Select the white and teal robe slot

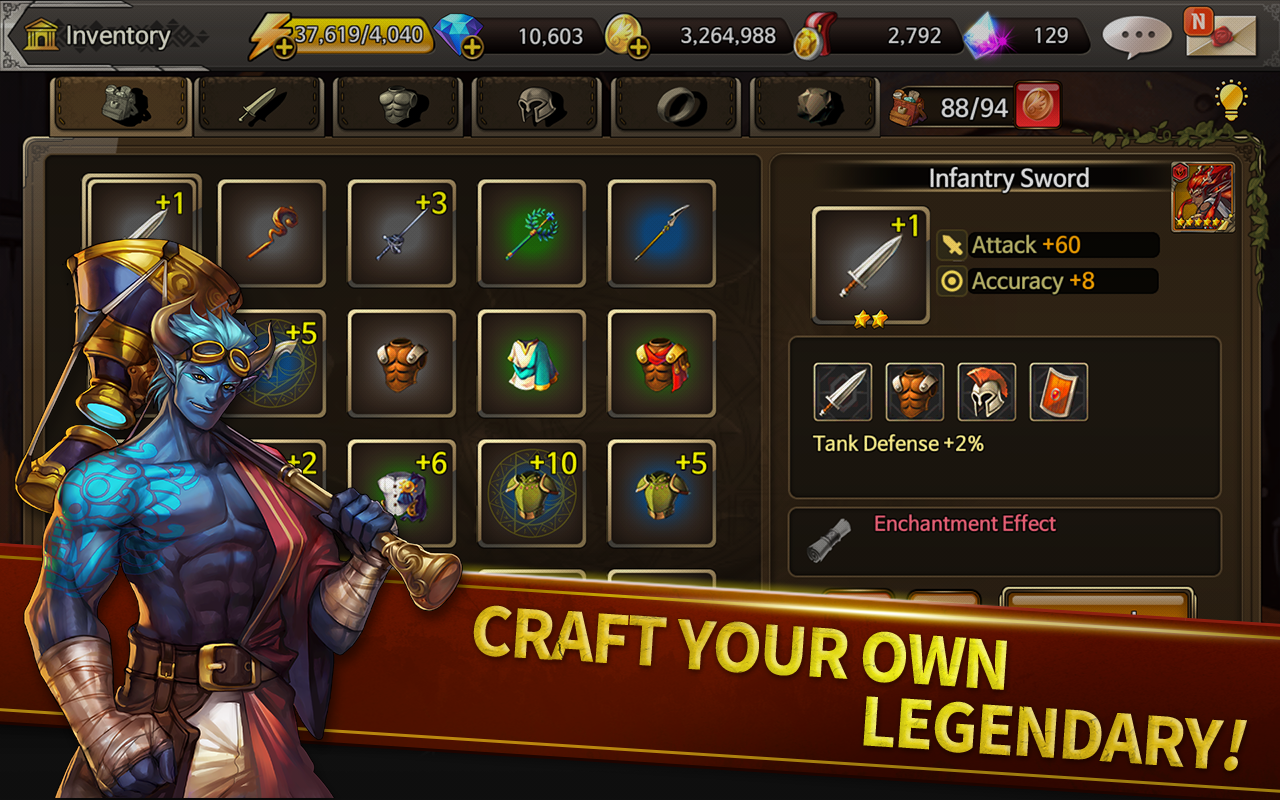click(x=532, y=363)
